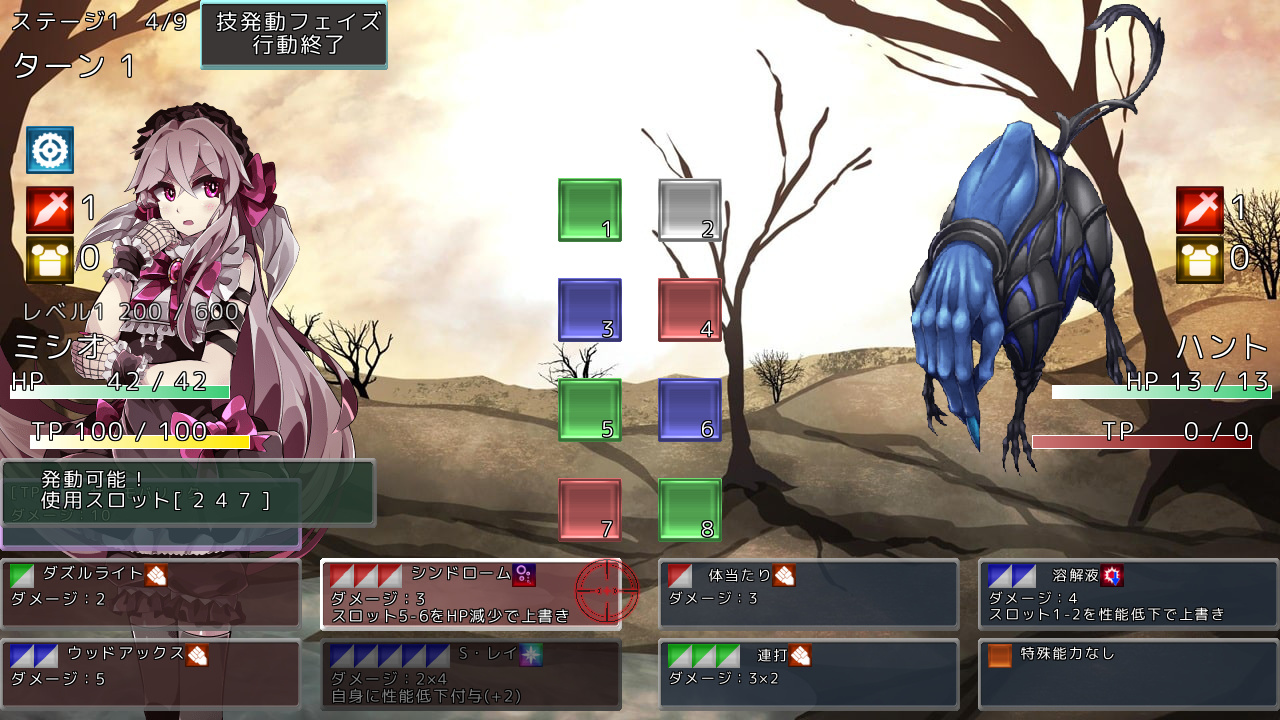Pick blue slot tile number 3
This screenshot has width=1280, height=720.
click(x=589, y=310)
